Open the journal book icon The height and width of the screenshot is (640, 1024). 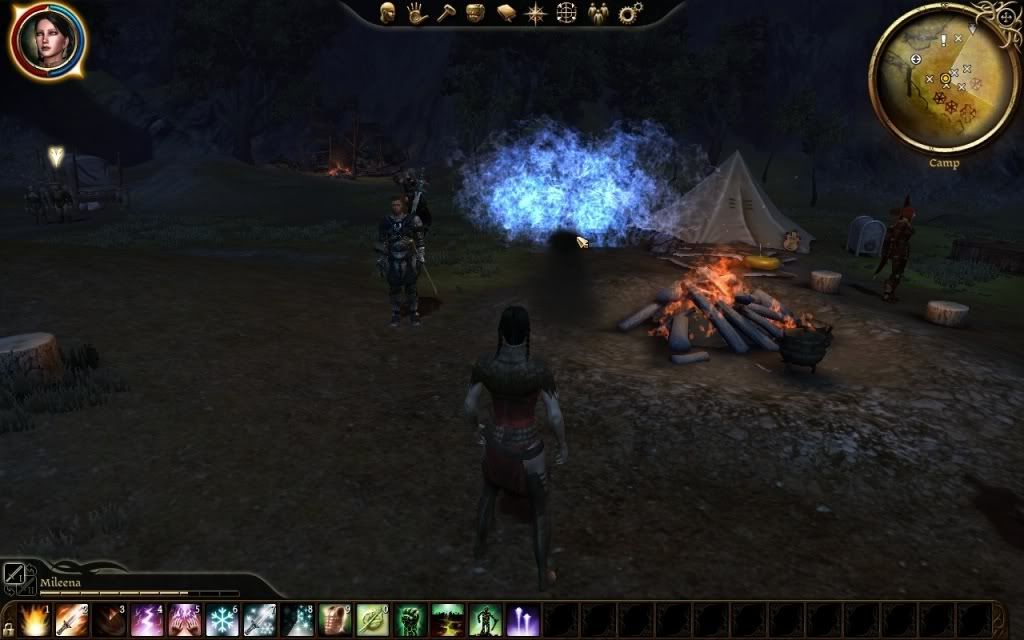point(506,12)
